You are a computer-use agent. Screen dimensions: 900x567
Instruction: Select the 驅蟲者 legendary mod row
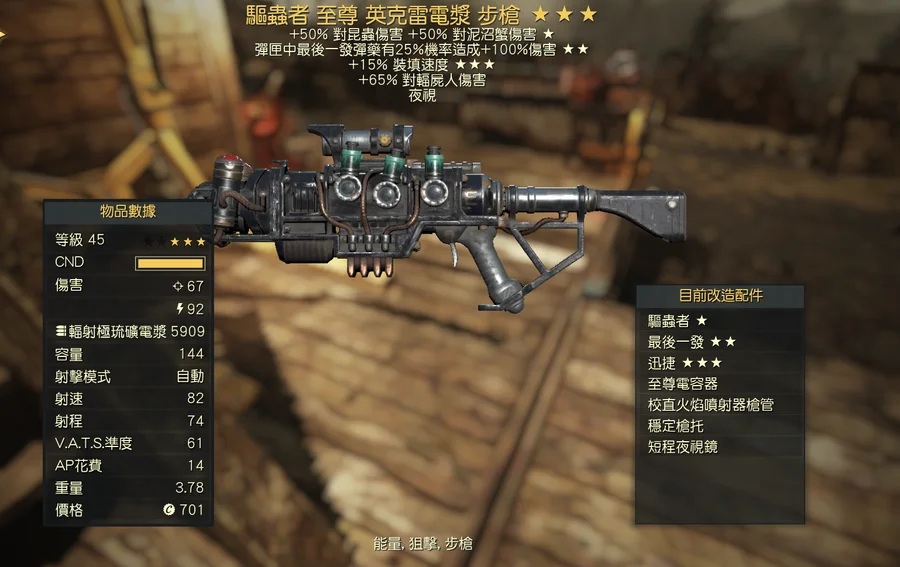point(719,321)
